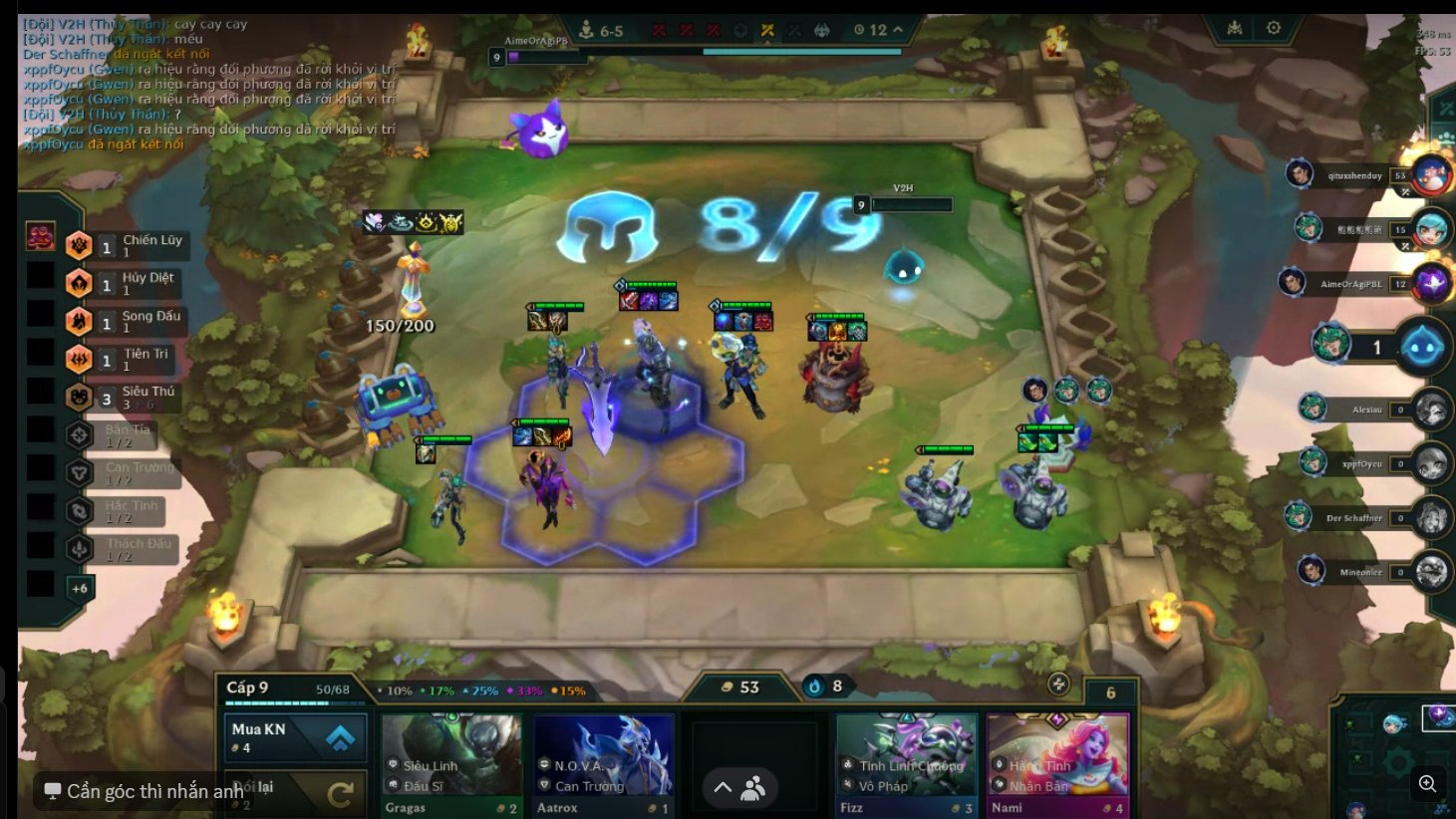Toggle the chevron-up people overlay button
The width and height of the screenshot is (1456, 819).
pyautogui.click(x=739, y=788)
